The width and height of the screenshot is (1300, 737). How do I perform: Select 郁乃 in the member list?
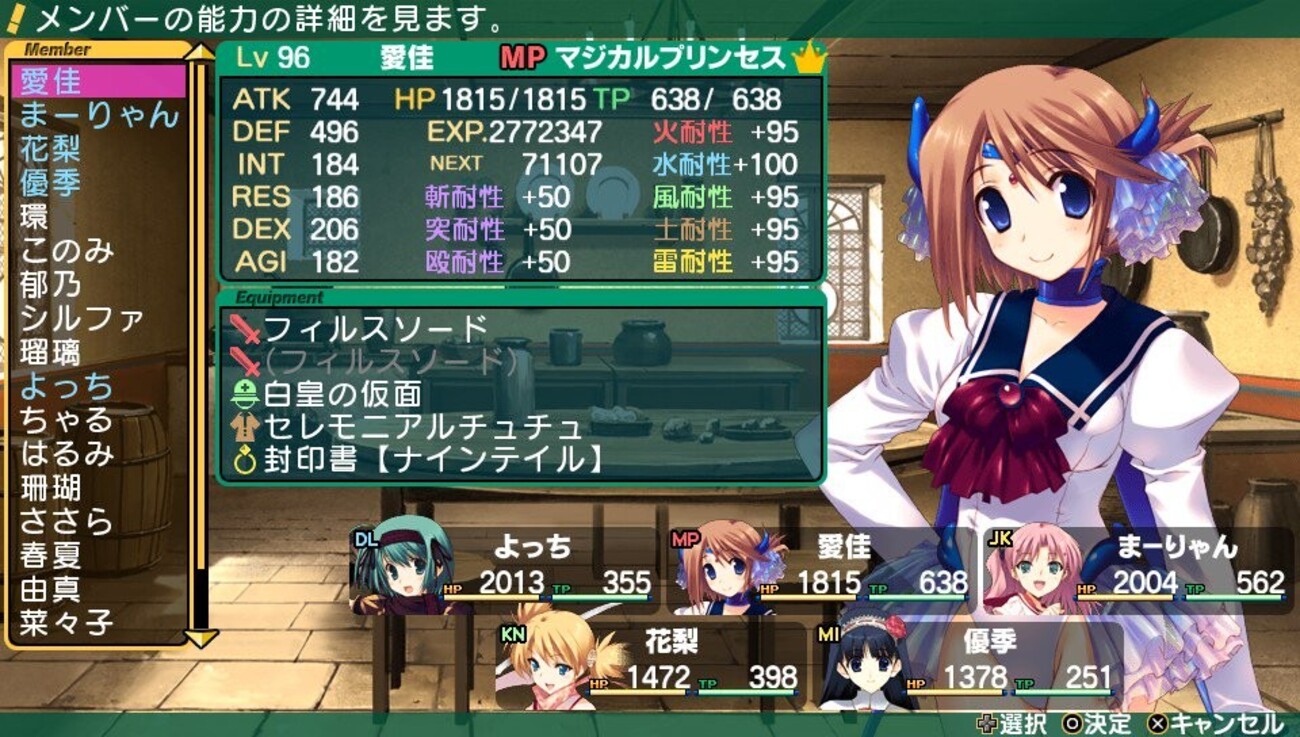[52, 285]
